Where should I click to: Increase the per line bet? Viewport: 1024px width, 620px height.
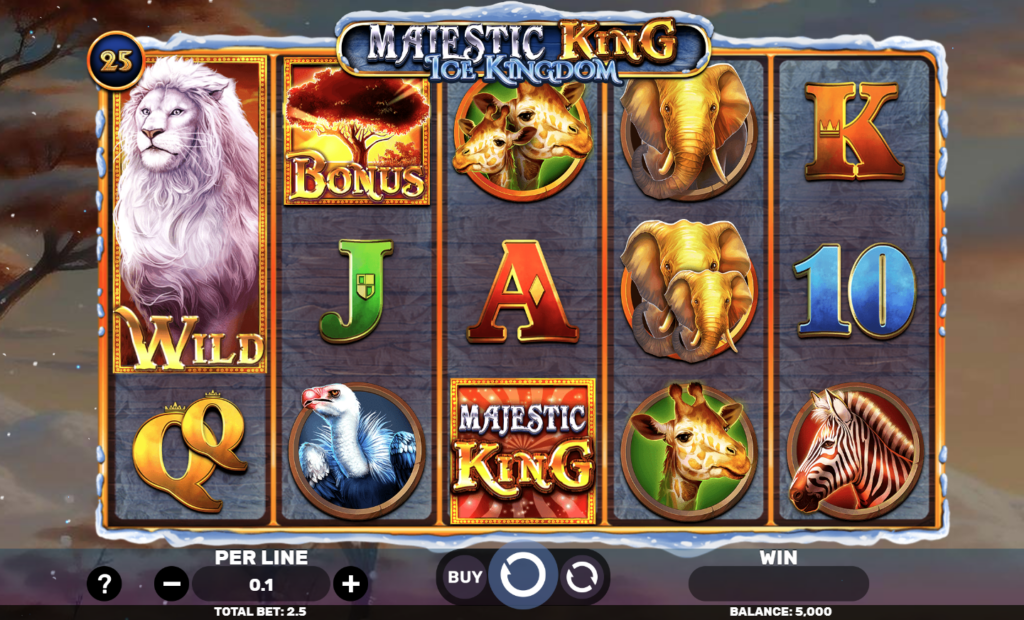pyautogui.click(x=349, y=584)
